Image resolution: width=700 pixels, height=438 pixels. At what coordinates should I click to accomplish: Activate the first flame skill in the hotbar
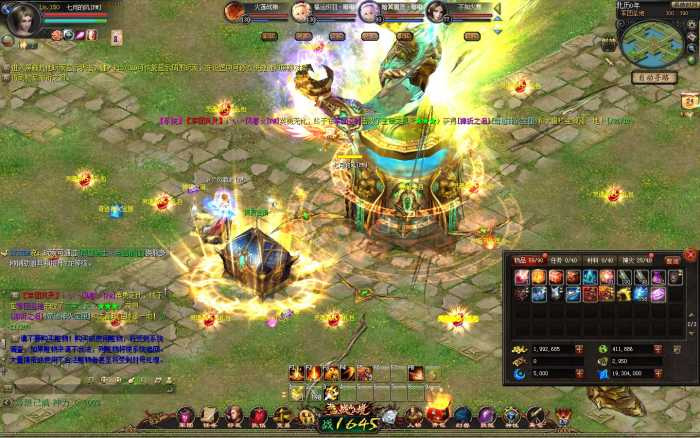click(297, 373)
